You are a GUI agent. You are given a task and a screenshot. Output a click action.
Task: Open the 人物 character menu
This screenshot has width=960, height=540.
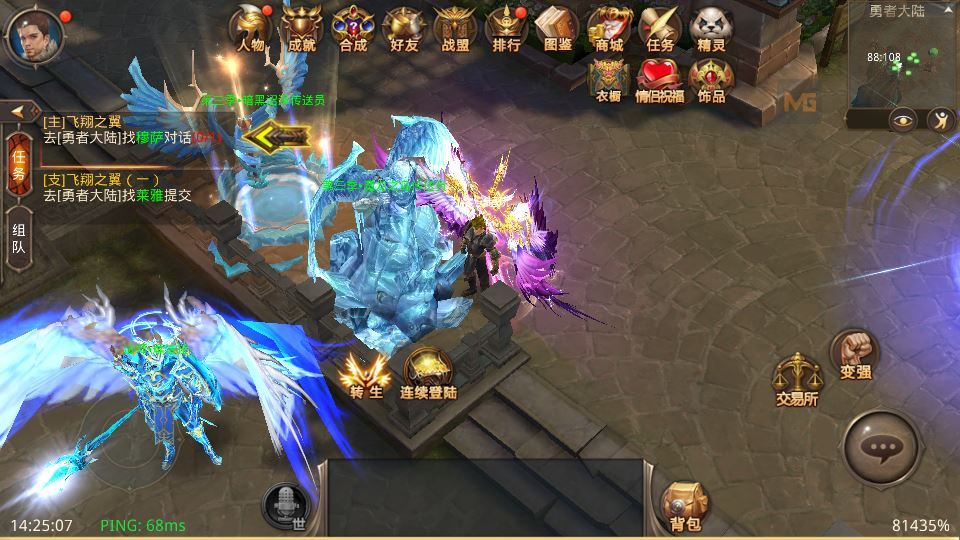point(251,28)
